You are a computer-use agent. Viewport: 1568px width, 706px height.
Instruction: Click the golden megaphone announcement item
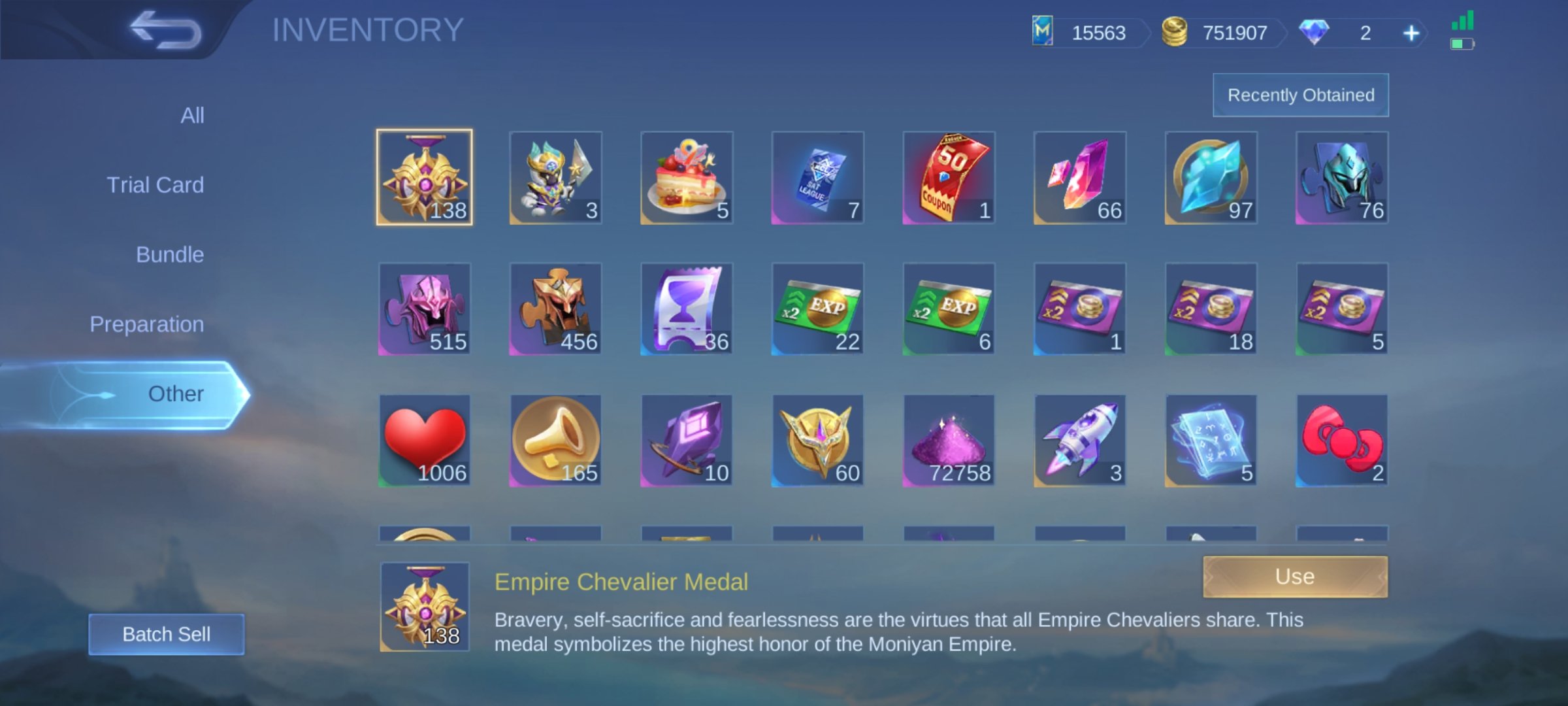(555, 441)
